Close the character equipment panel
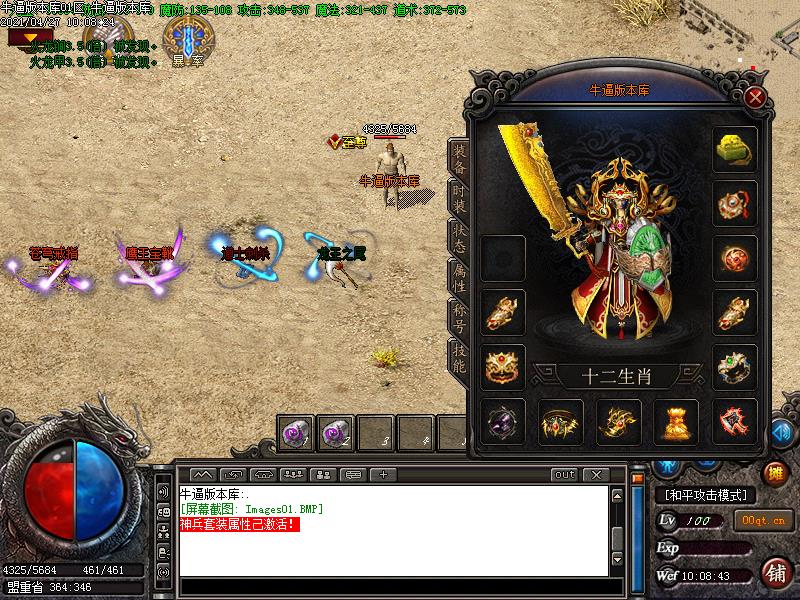The height and width of the screenshot is (600, 800). coord(756,97)
